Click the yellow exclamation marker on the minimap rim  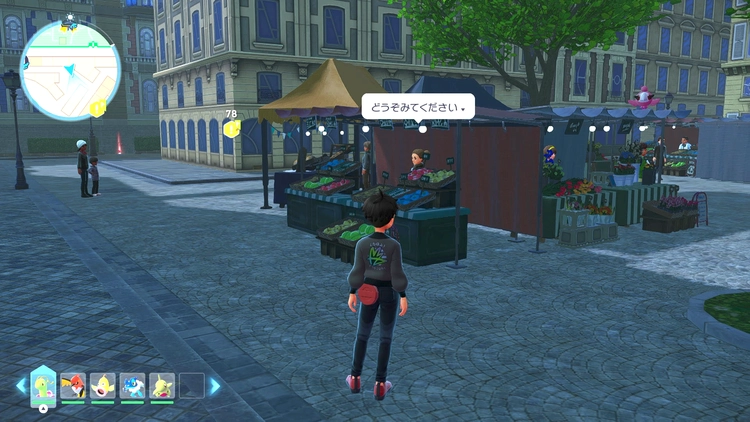coord(97,108)
